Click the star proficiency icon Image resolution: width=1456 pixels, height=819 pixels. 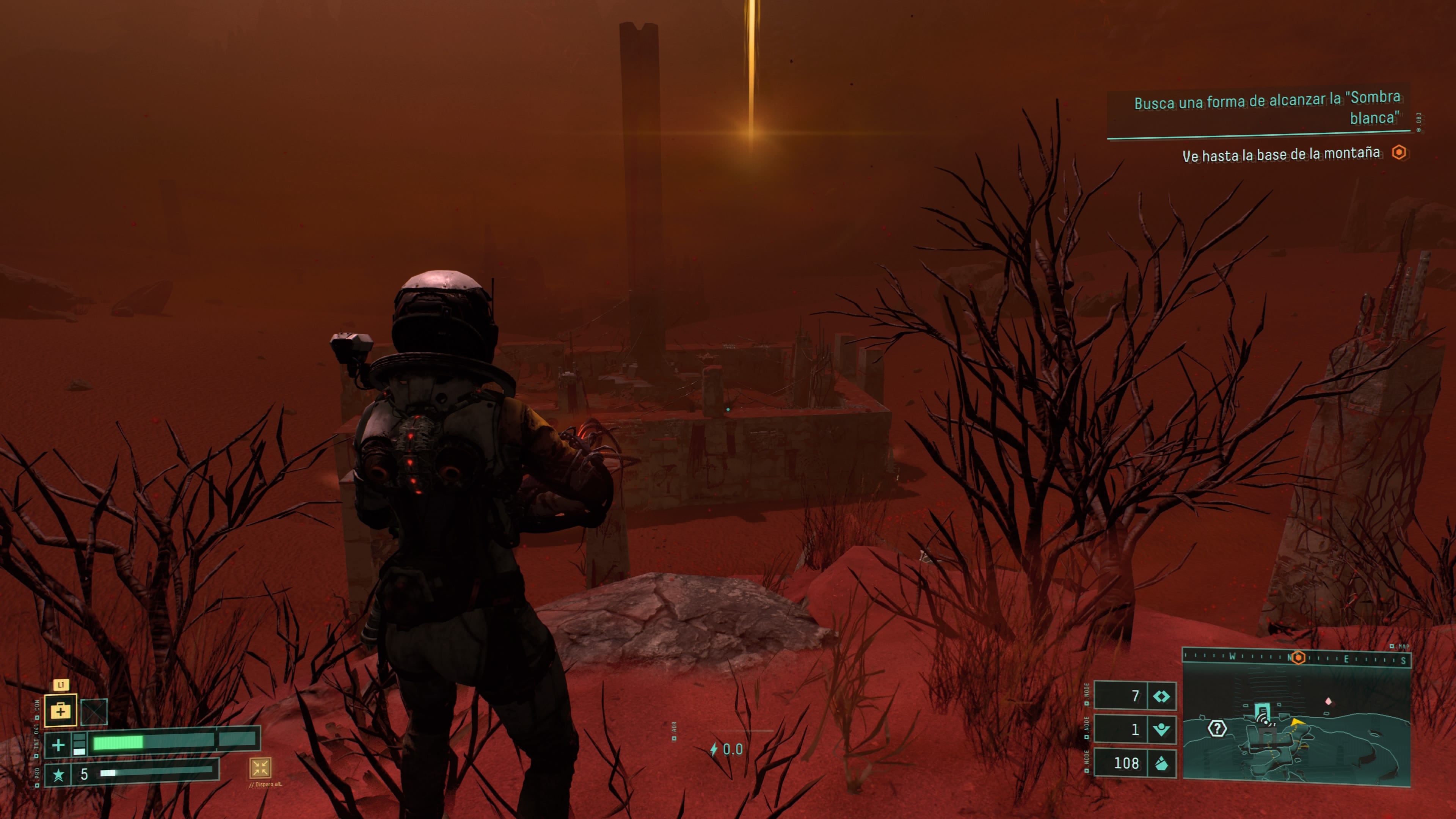(58, 774)
